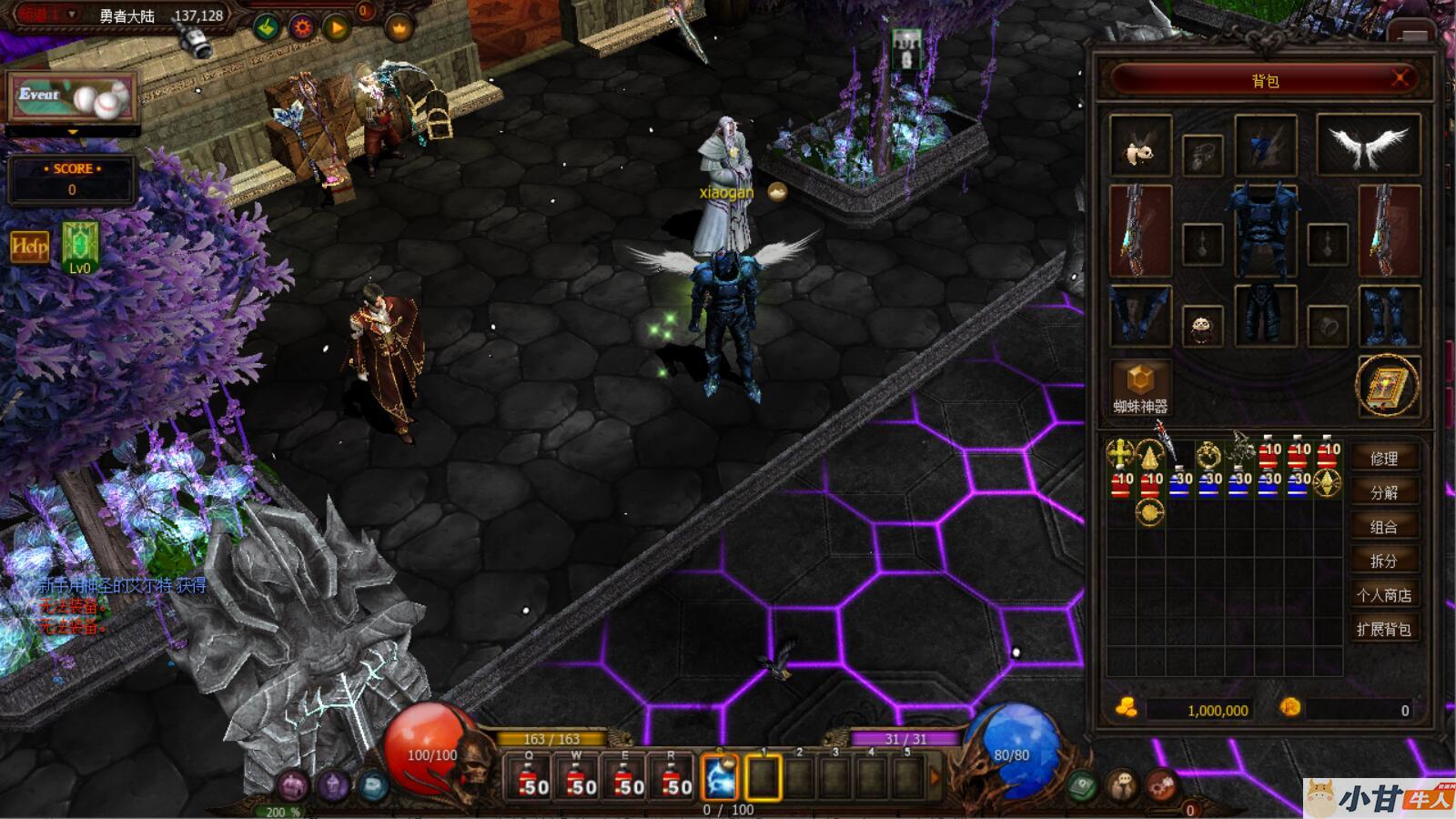This screenshot has height=819, width=1456.
Task: Open the orange gear settings icon
Action: tap(302, 27)
